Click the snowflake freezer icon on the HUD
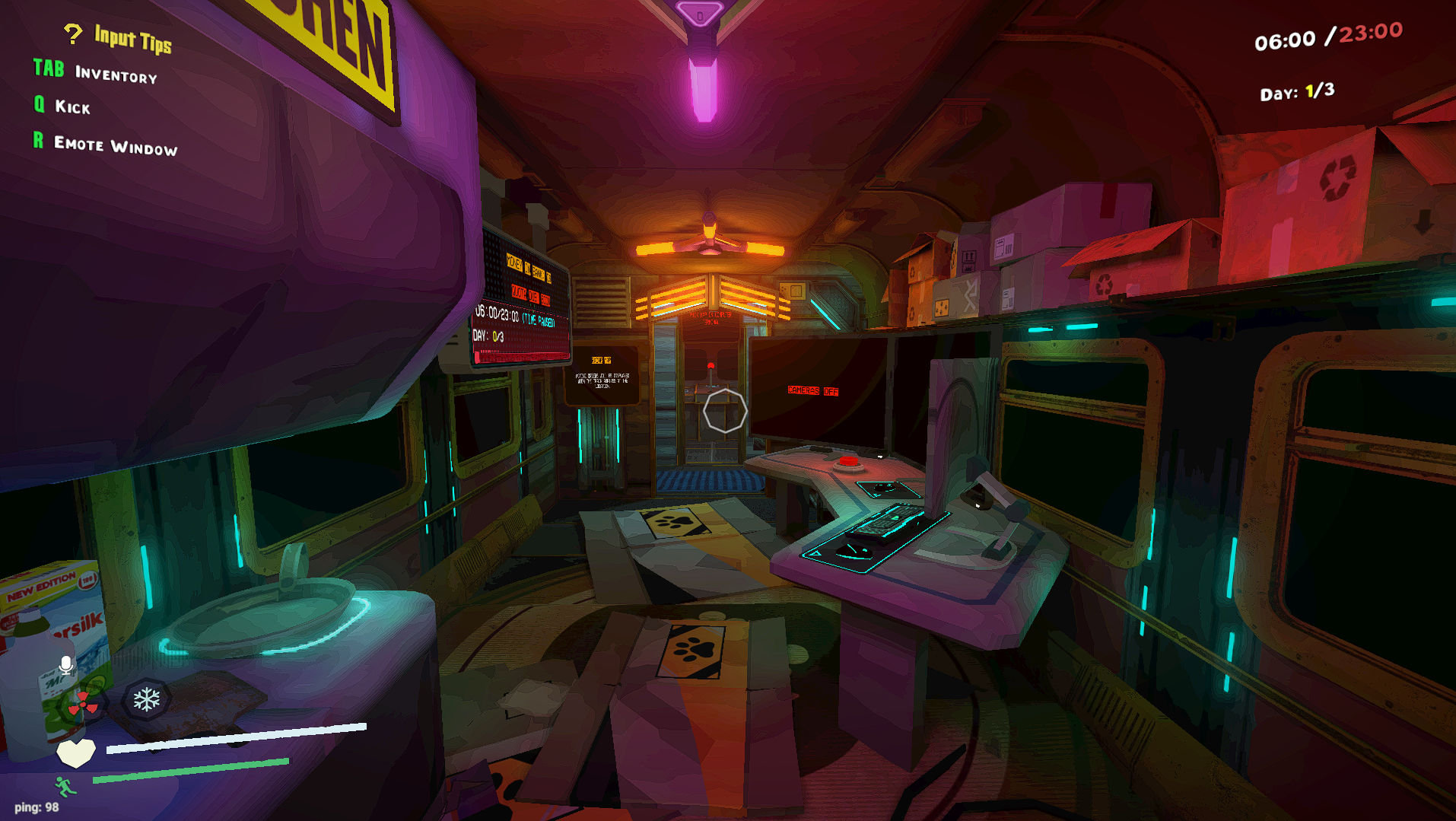Image resolution: width=1456 pixels, height=821 pixels. [x=145, y=700]
